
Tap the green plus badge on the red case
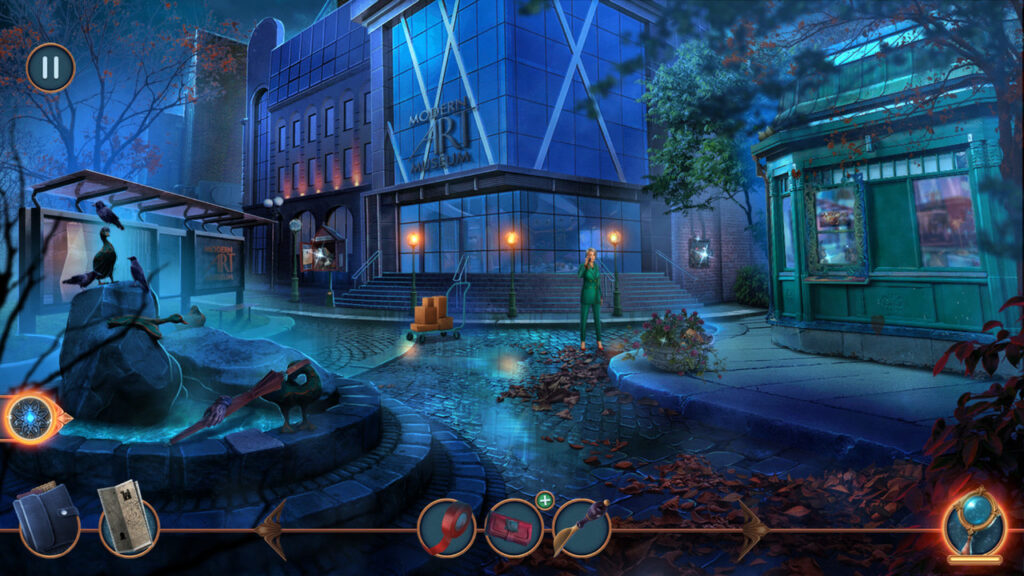tap(544, 500)
